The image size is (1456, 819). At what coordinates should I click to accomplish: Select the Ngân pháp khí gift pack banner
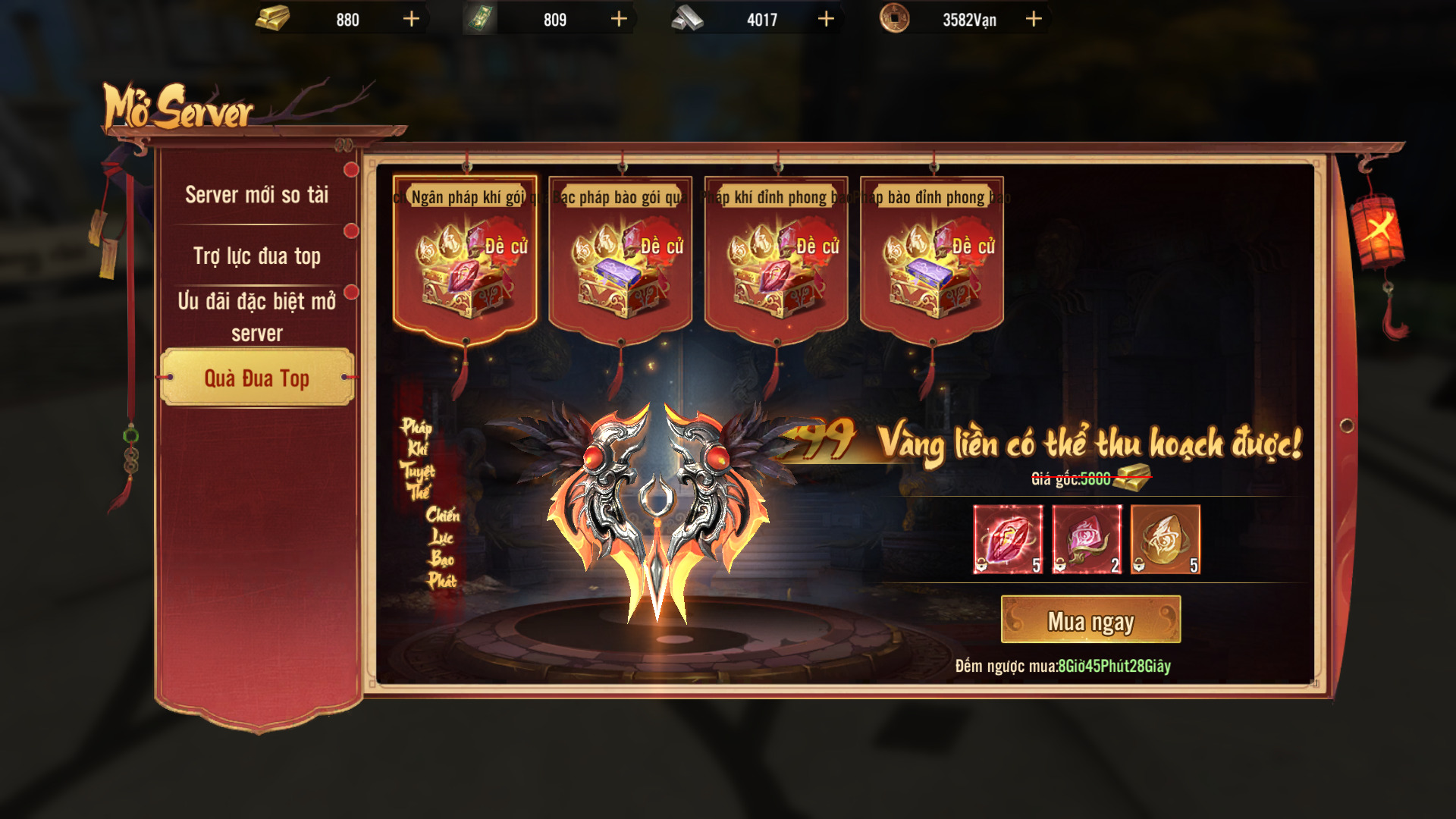click(x=465, y=258)
